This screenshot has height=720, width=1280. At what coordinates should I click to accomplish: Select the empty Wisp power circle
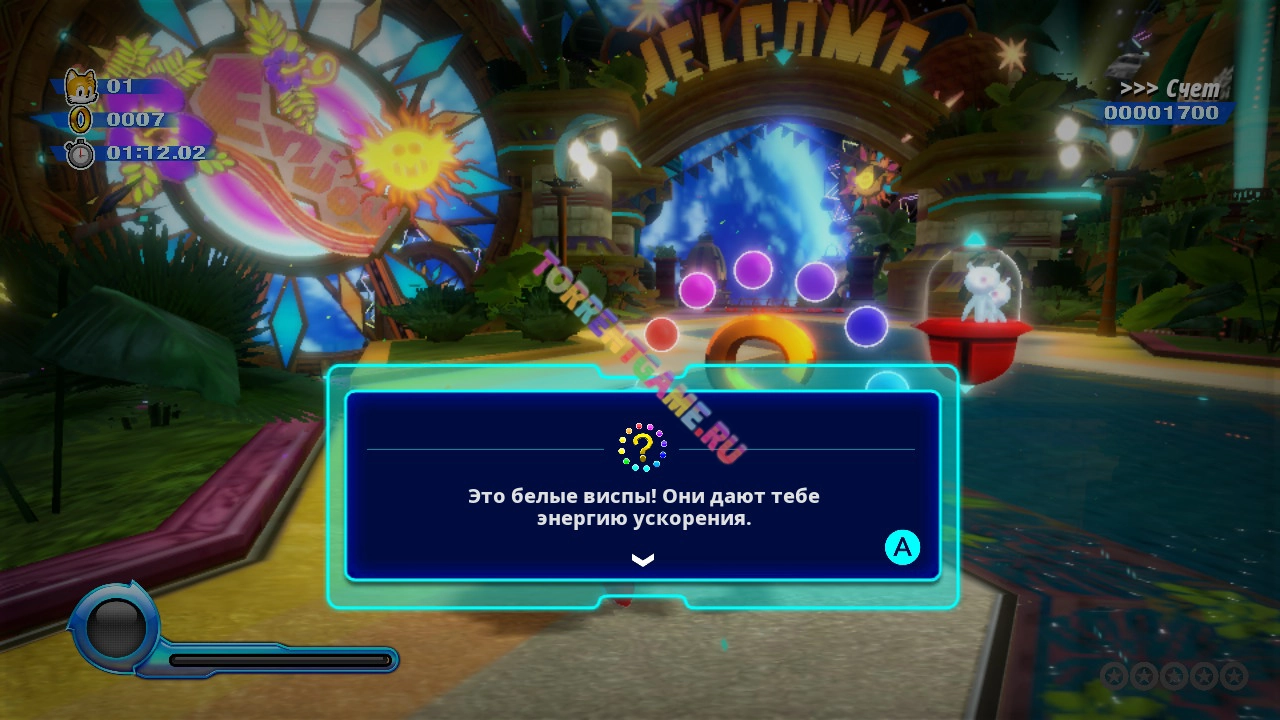click(x=116, y=627)
